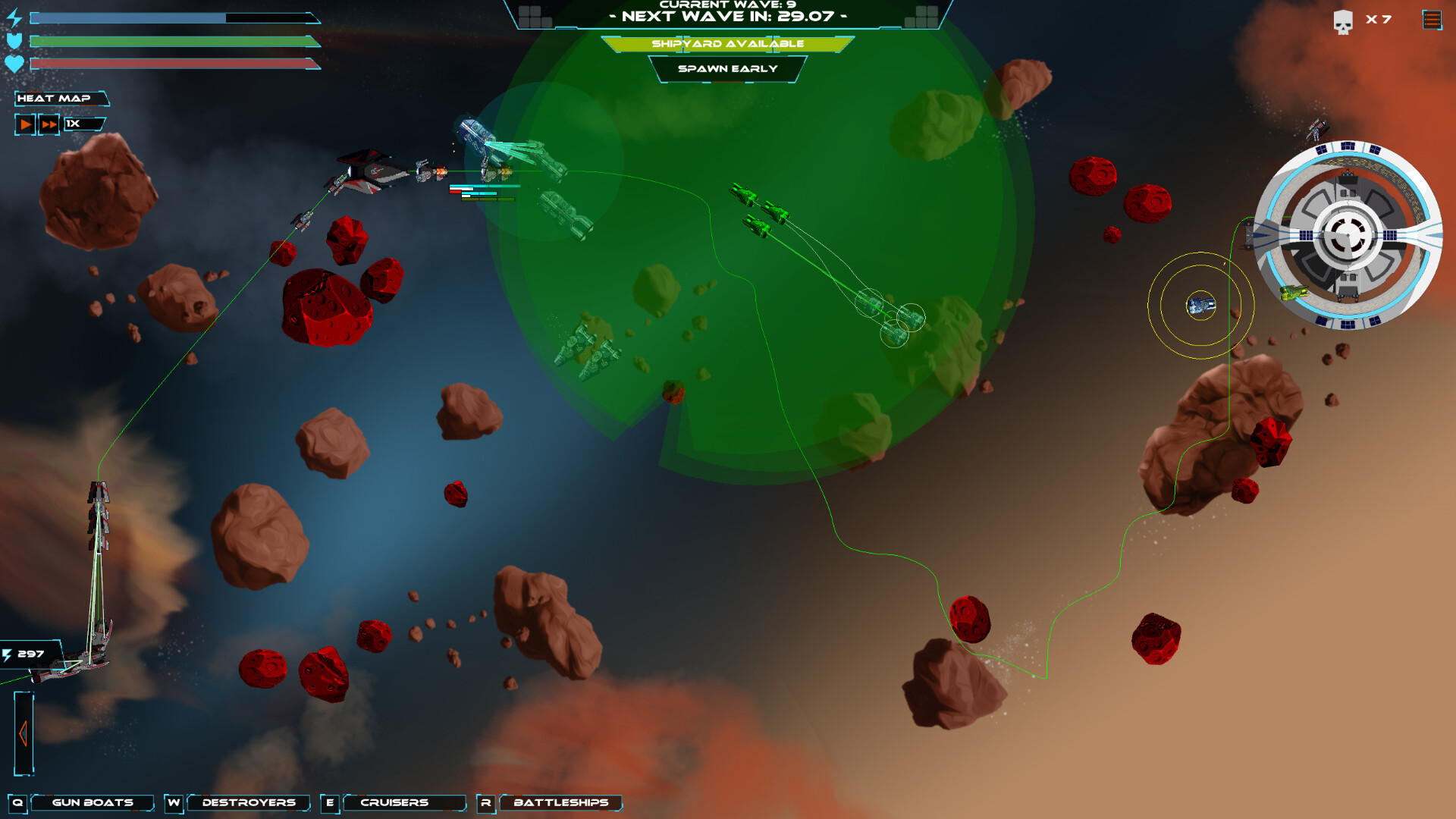Toggle game speed on the 1X indicator

tap(82, 124)
